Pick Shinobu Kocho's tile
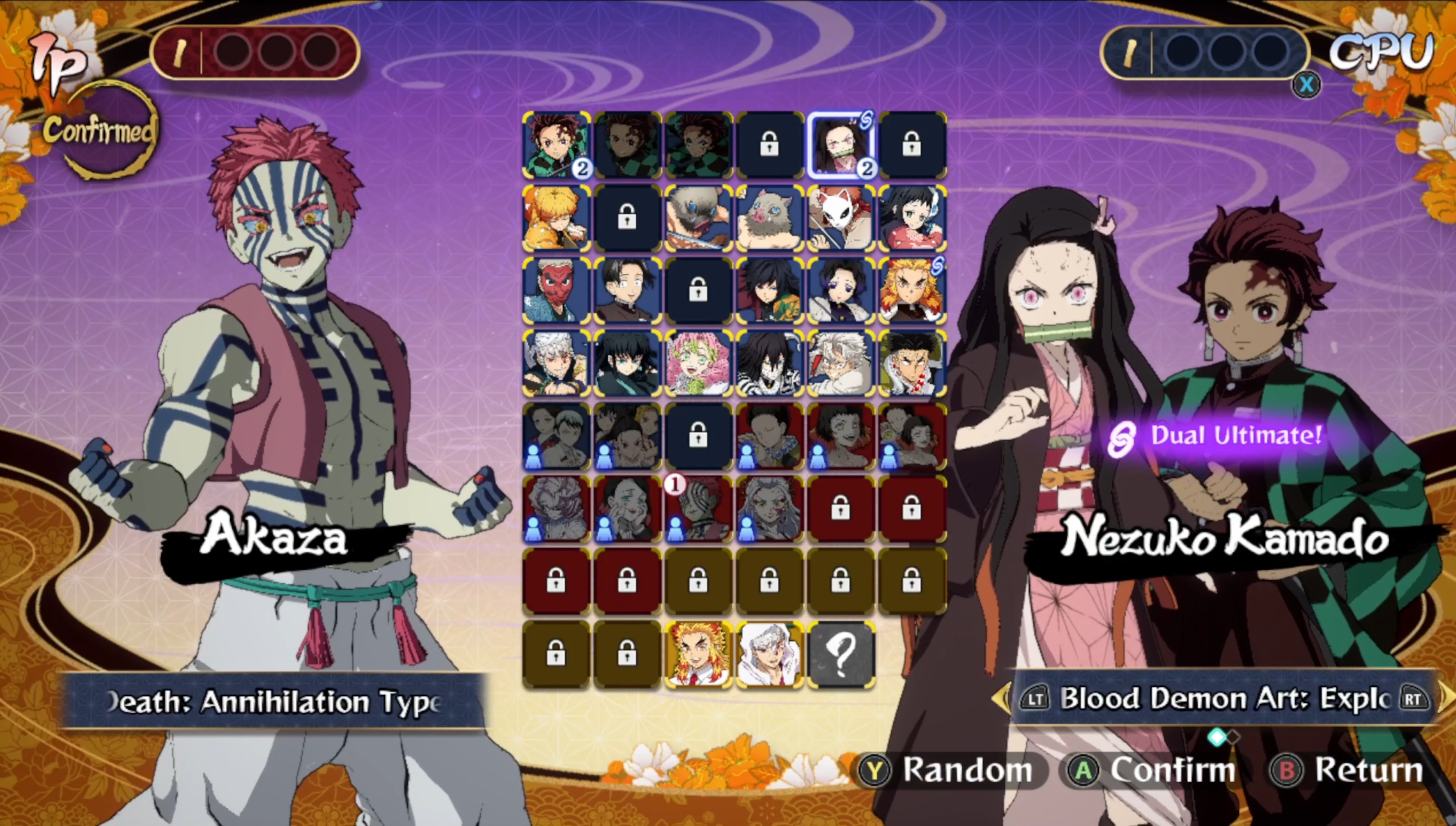The image size is (1456, 826). (x=840, y=291)
